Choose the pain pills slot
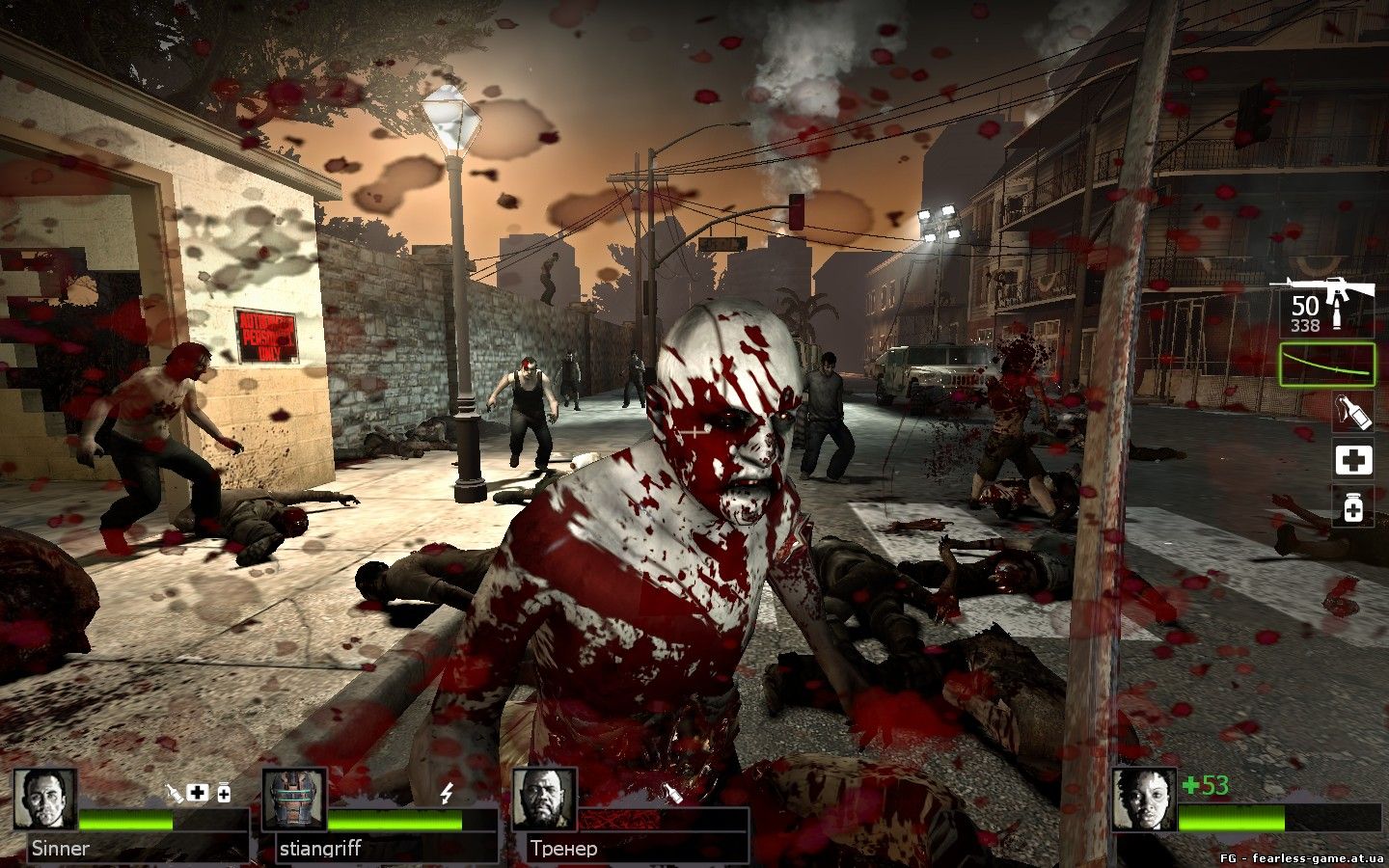 (x=1352, y=505)
